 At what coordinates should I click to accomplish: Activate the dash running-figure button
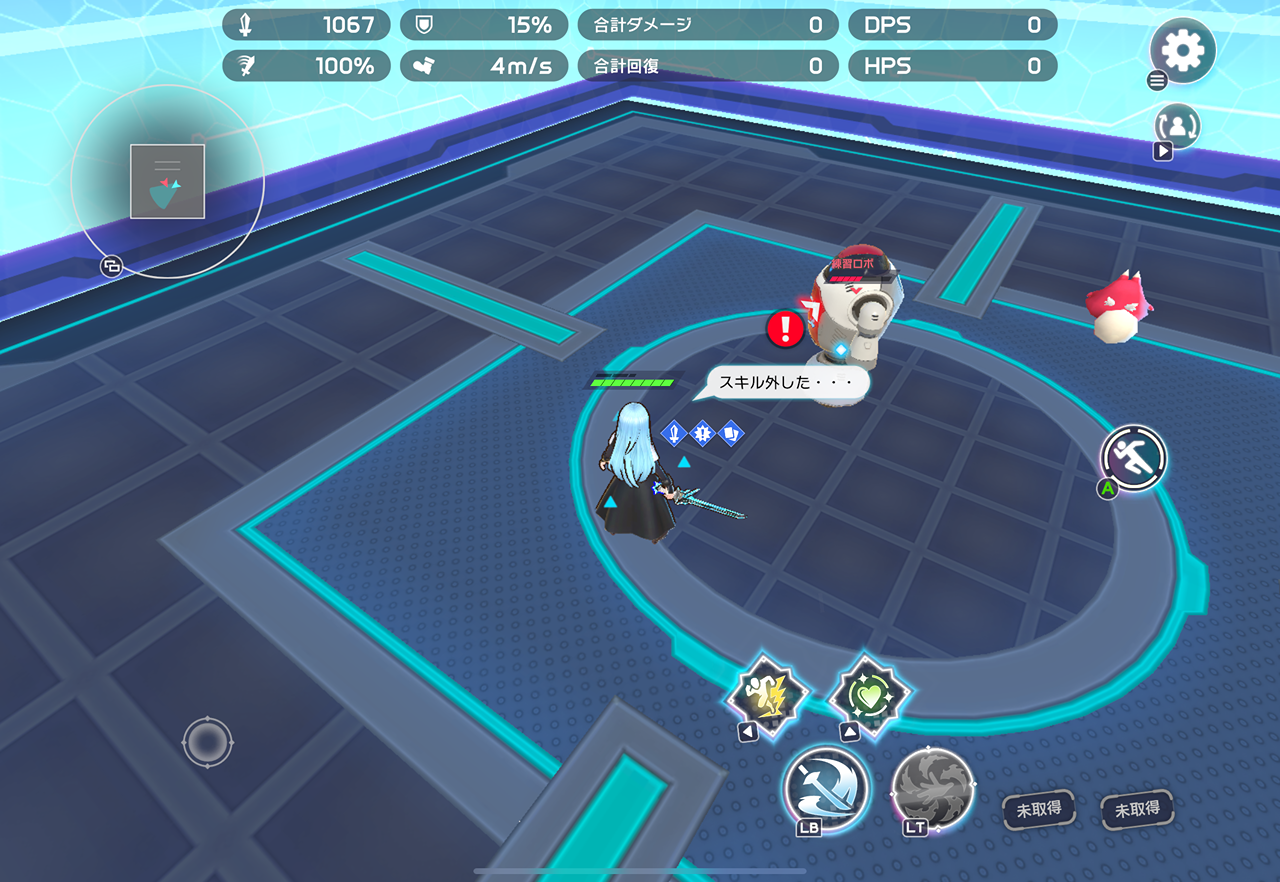pyautogui.click(x=1134, y=458)
